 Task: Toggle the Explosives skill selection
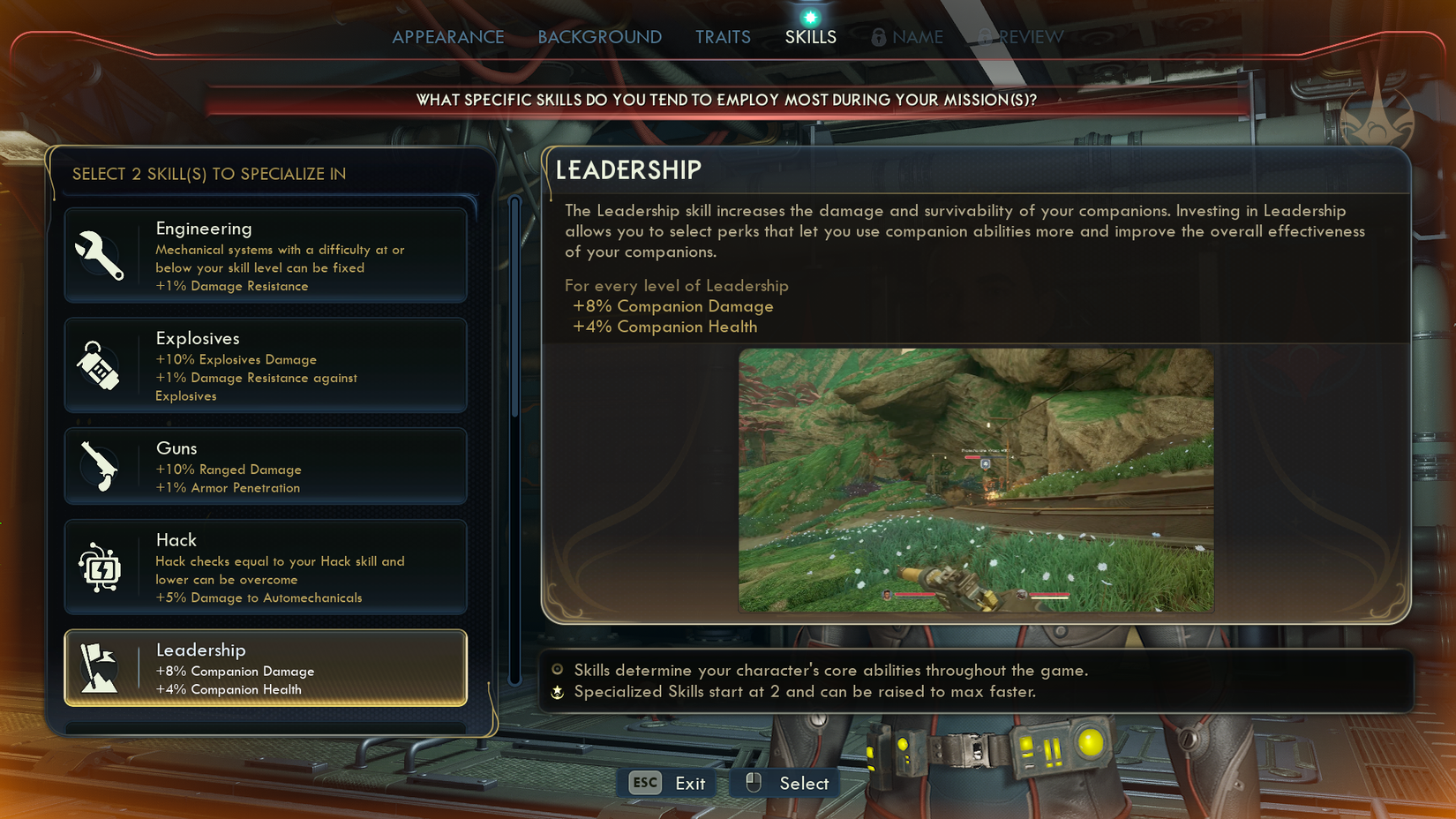pyautogui.click(x=265, y=364)
